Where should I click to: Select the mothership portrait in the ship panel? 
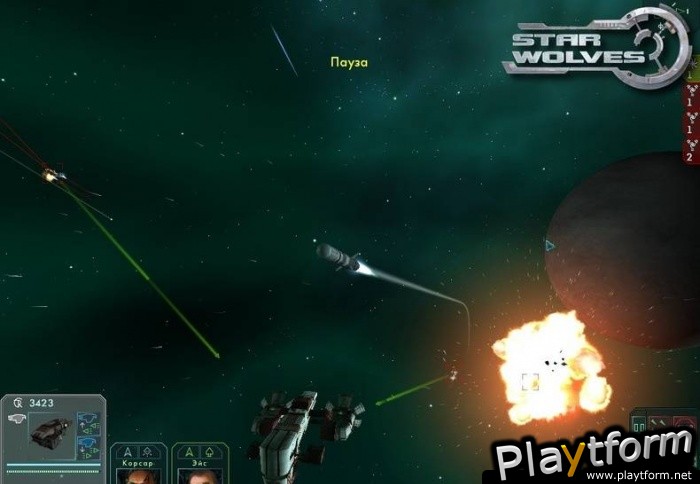pos(48,432)
